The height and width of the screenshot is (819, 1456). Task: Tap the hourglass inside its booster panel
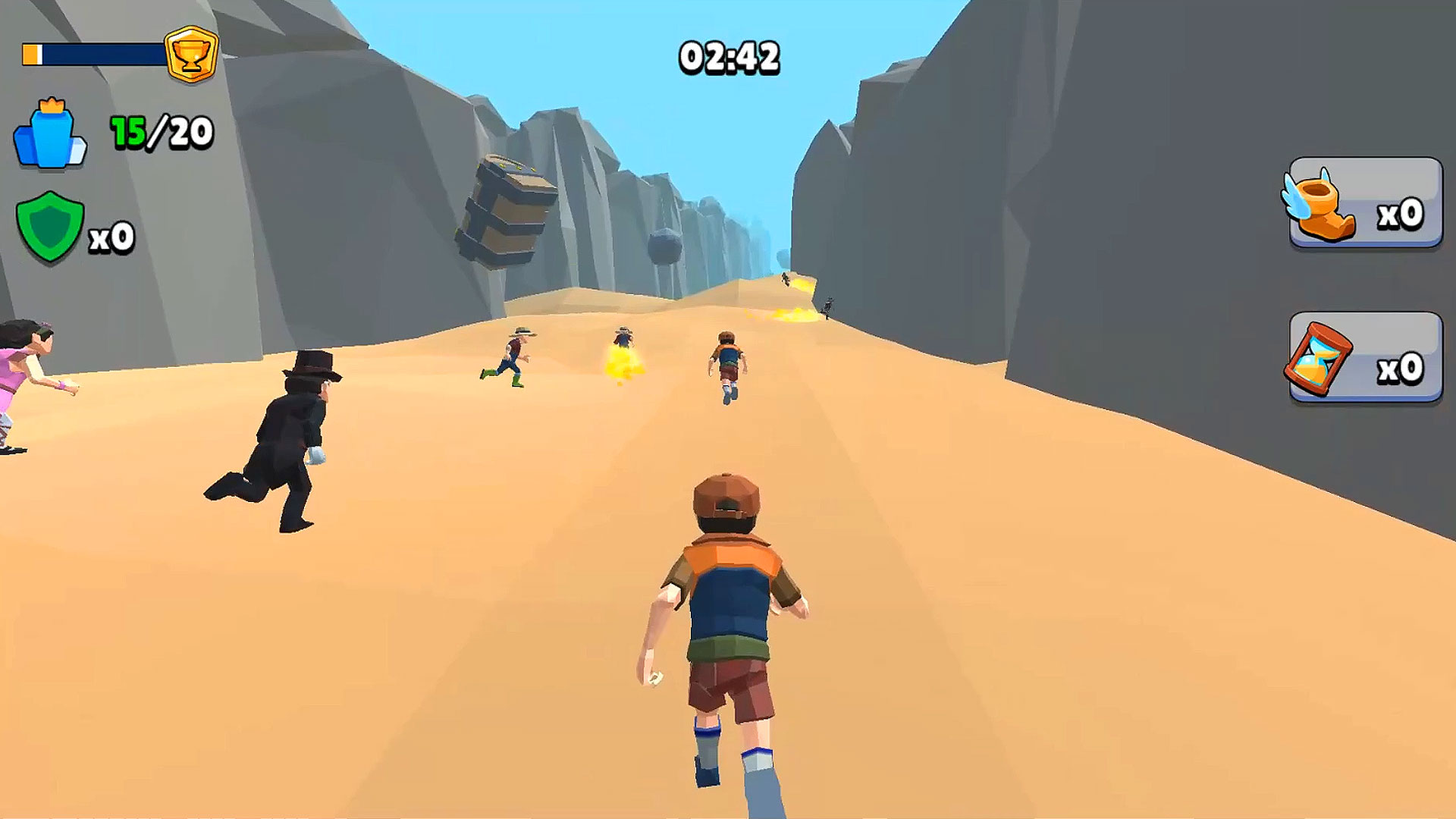coord(1314,360)
